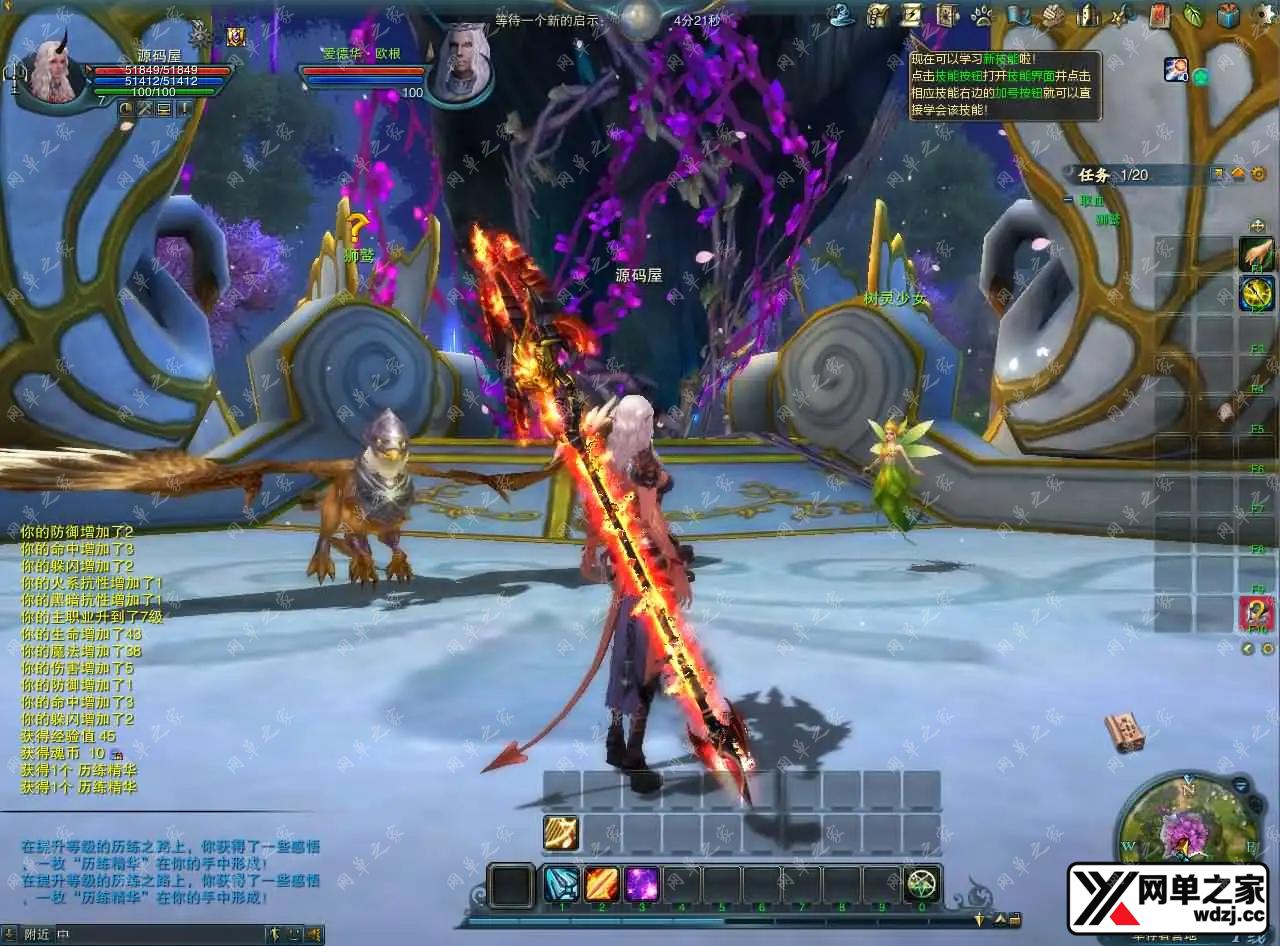Select the green leaf menu icon

[1193, 15]
